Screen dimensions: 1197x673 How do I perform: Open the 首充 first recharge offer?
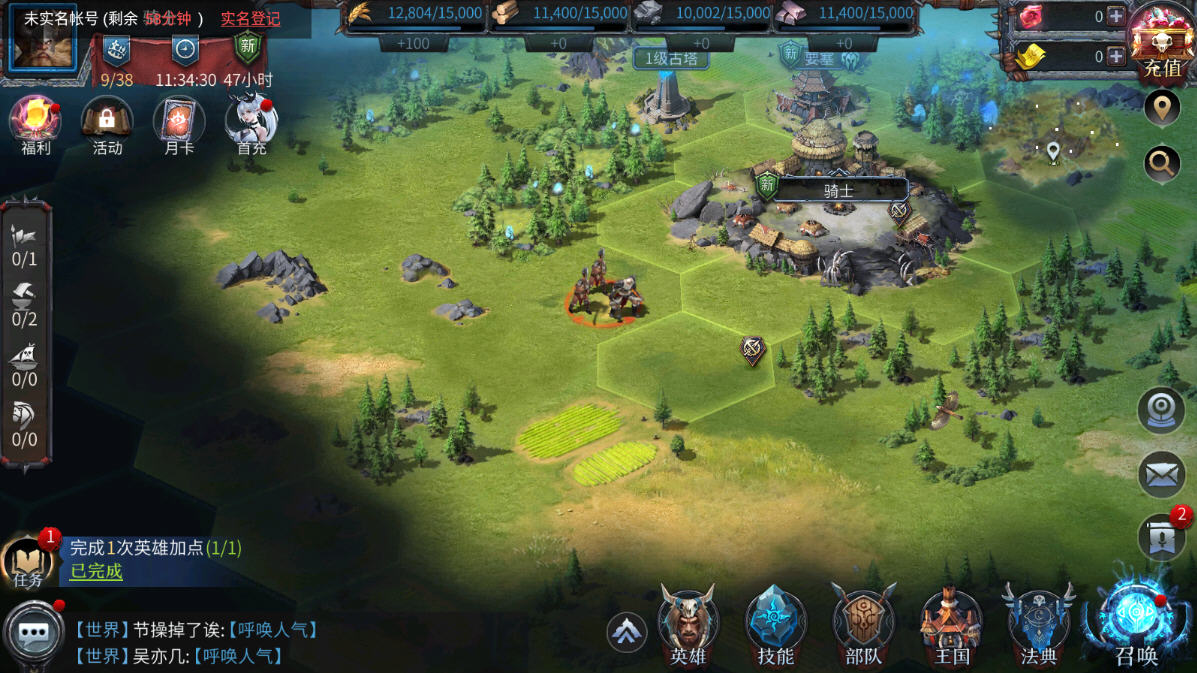(x=251, y=123)
